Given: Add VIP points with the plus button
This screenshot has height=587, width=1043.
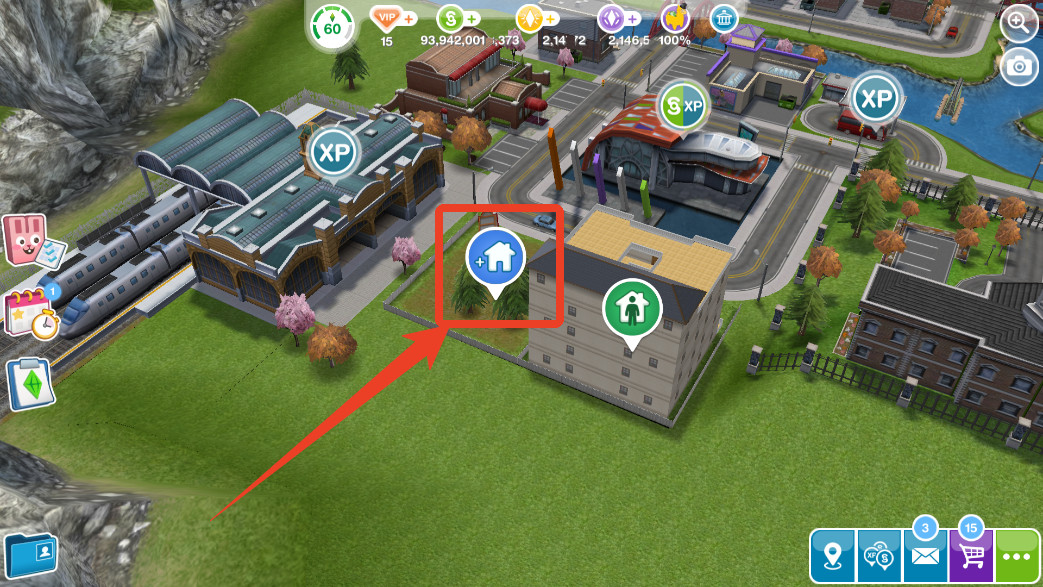Looking at the screenshot, I should click(409, 19).
